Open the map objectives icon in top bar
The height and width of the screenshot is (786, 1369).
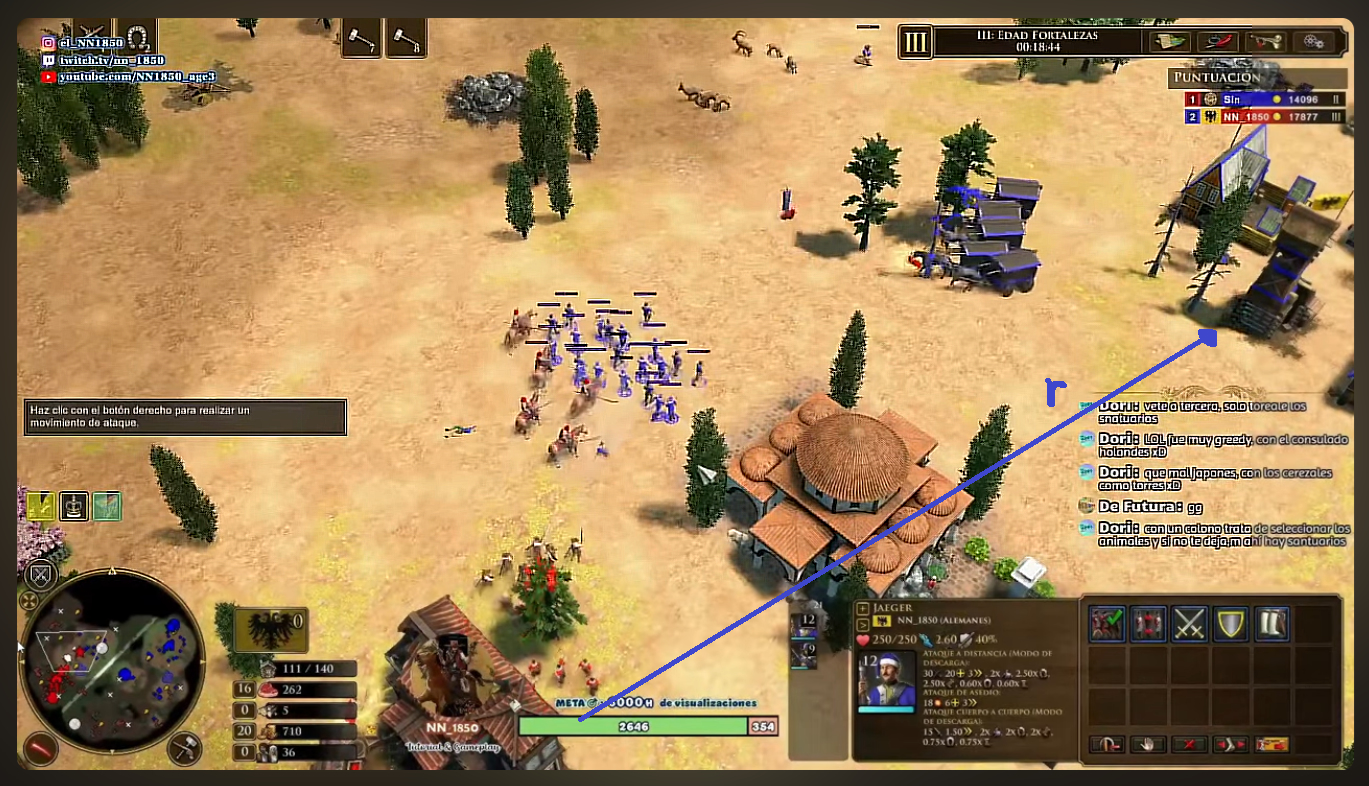point(1167,42)
